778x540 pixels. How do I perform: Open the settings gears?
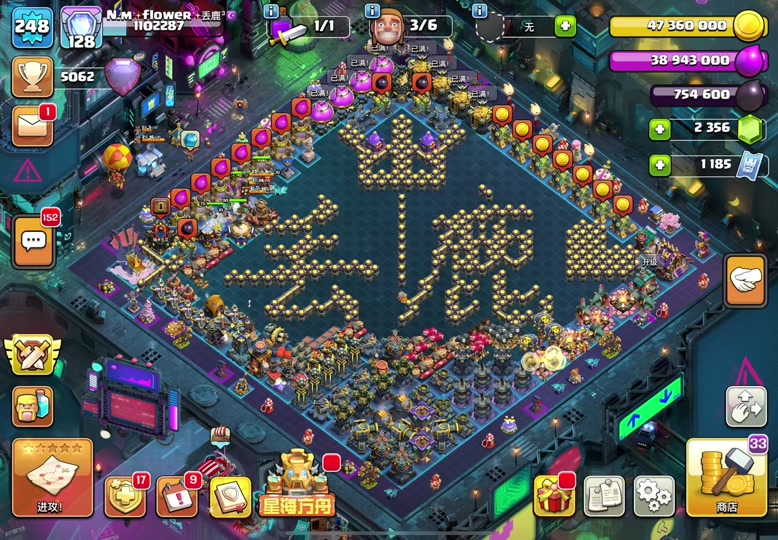(x=655, y=495)
